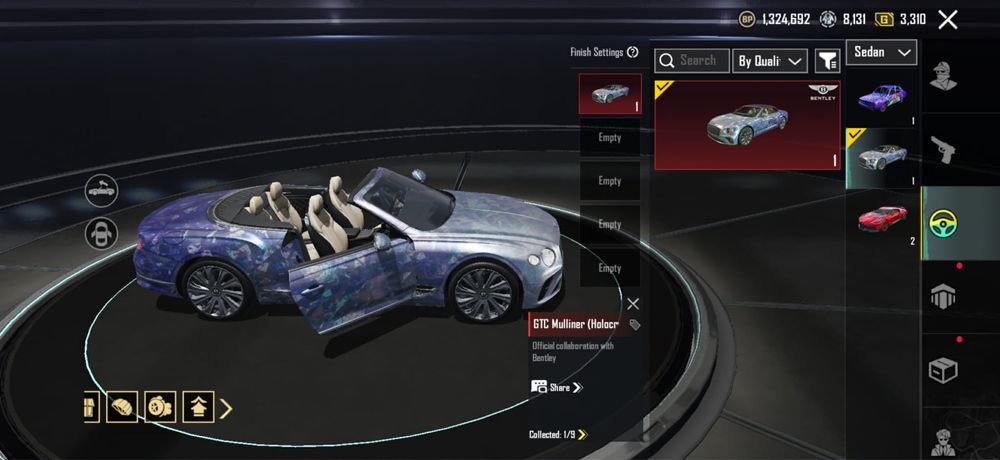Share the GTC Mulliner skin
The height and width of the screenshot is (460, 1000).
pos(557,387)
